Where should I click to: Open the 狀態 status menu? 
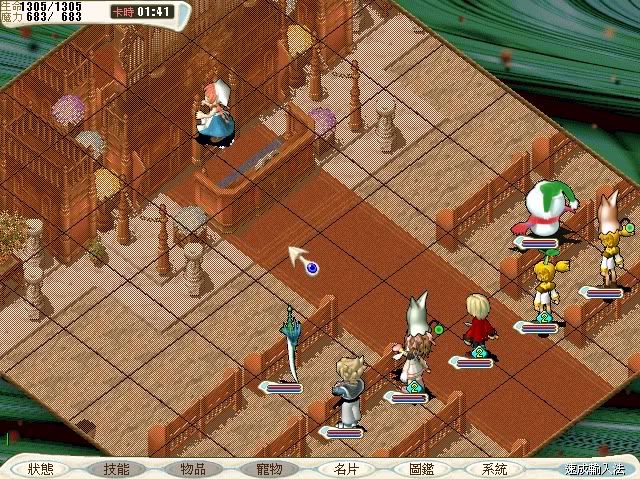click(41, 468)
